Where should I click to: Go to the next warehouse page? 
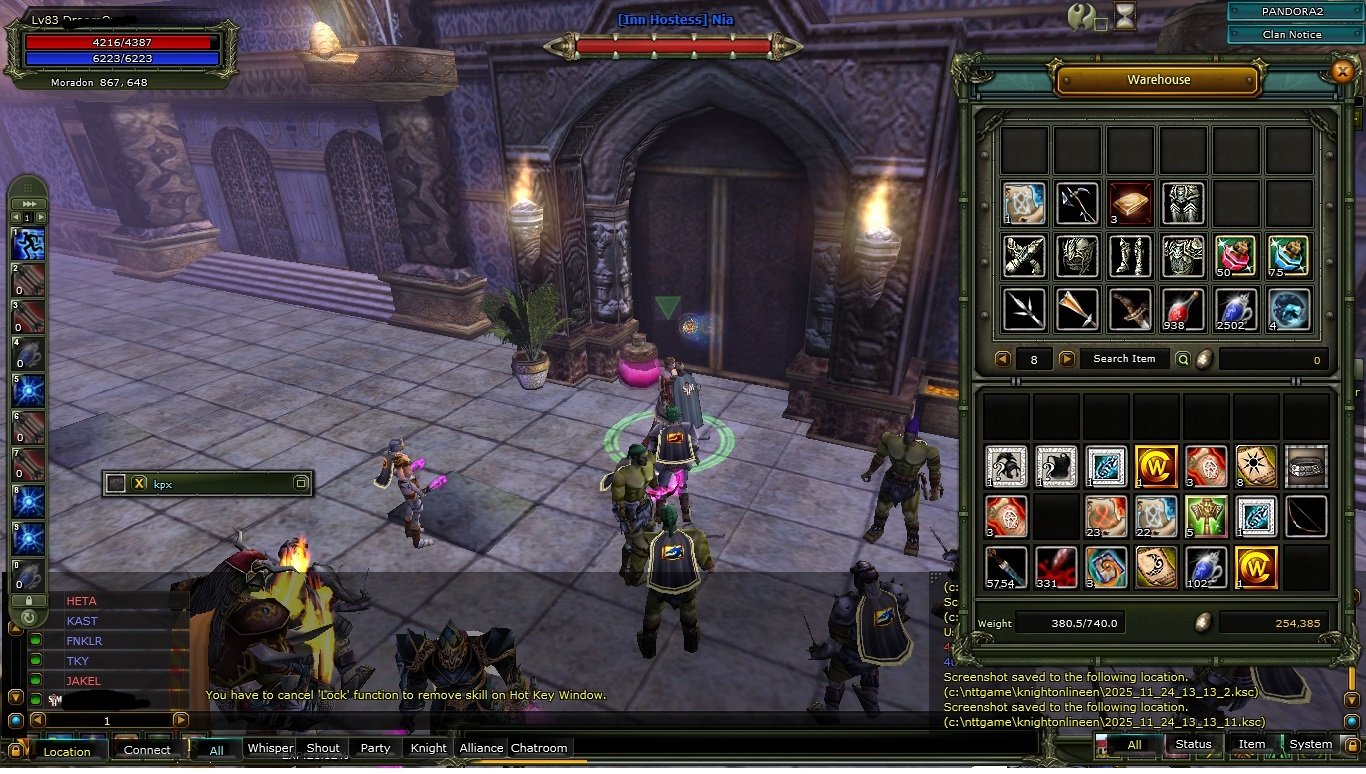tap(1067, 359)
